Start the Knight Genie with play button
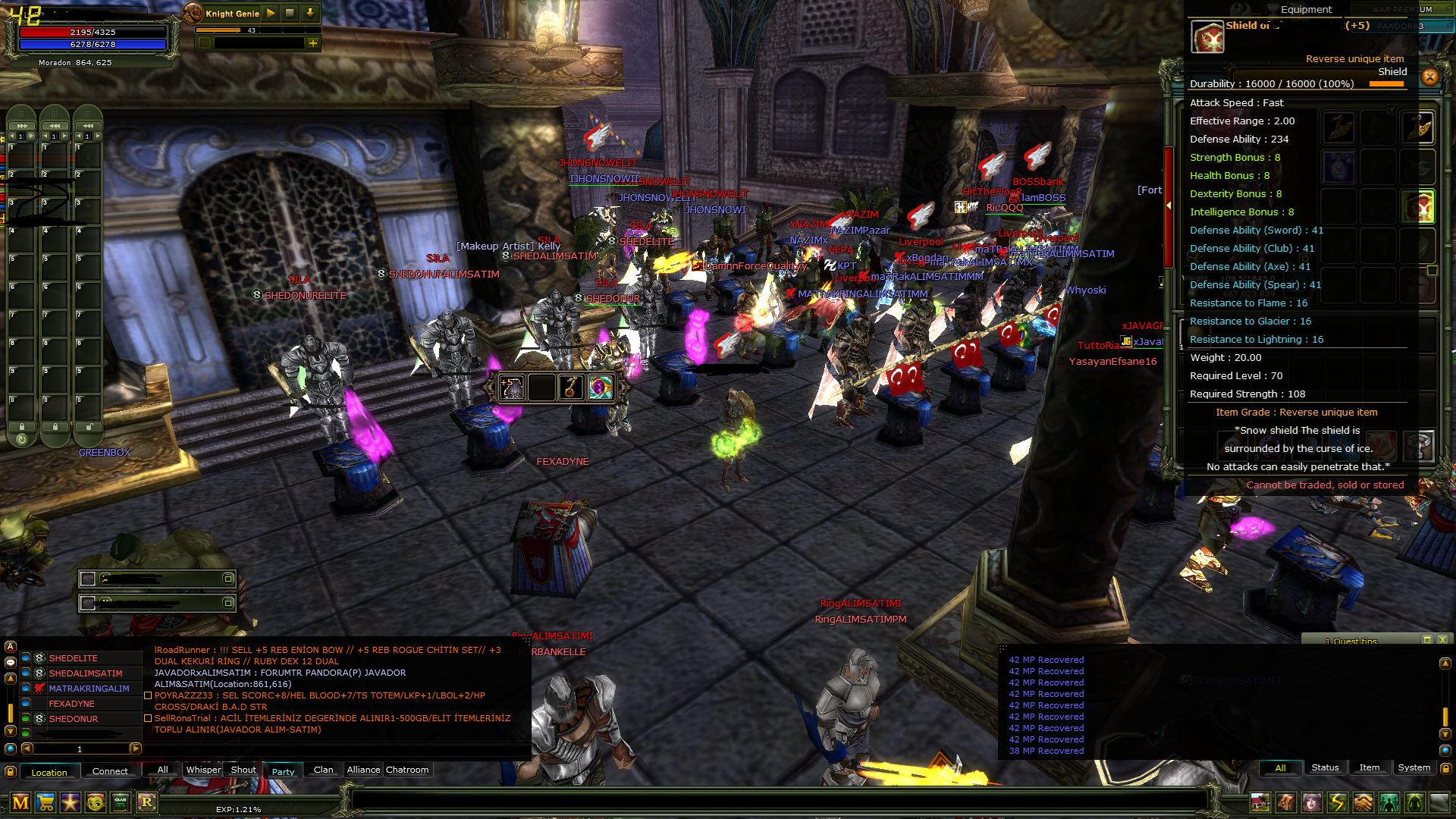Image resolution: width=1456 pixels, height=819 pixels. [271, 13]
